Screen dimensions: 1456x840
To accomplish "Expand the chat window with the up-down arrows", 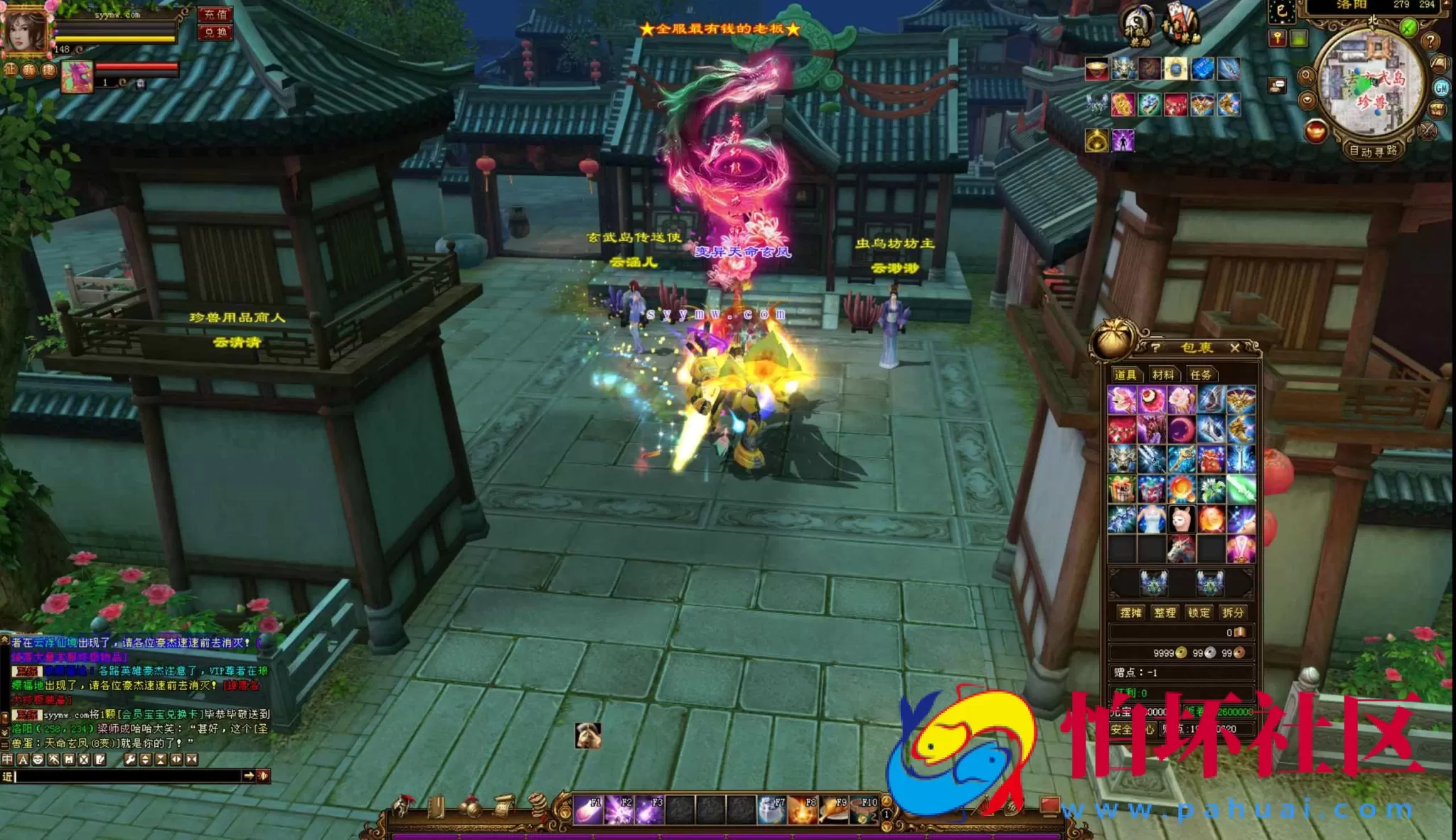I will (145, 759).
